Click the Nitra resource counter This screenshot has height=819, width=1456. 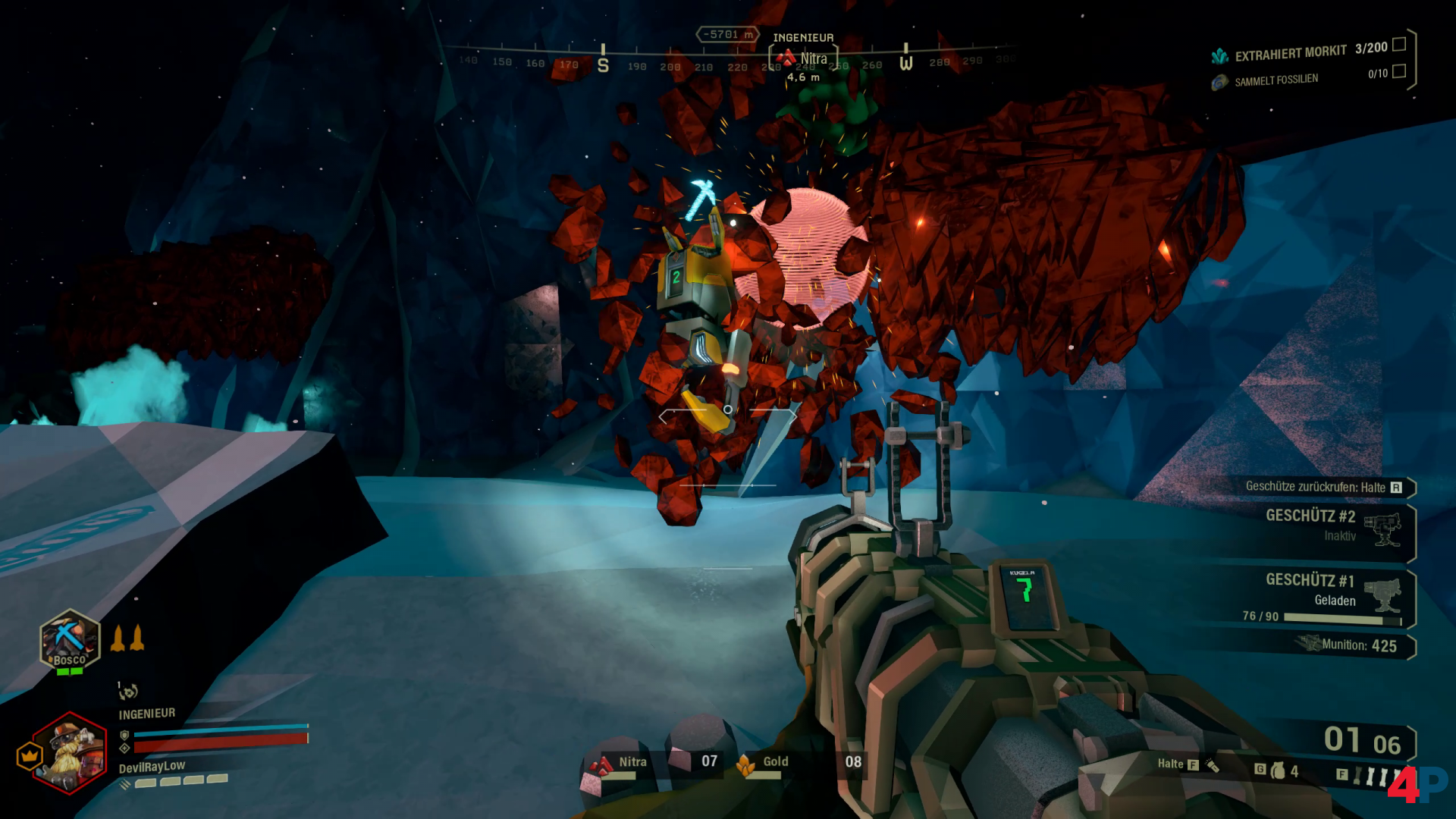click(652, 762)
